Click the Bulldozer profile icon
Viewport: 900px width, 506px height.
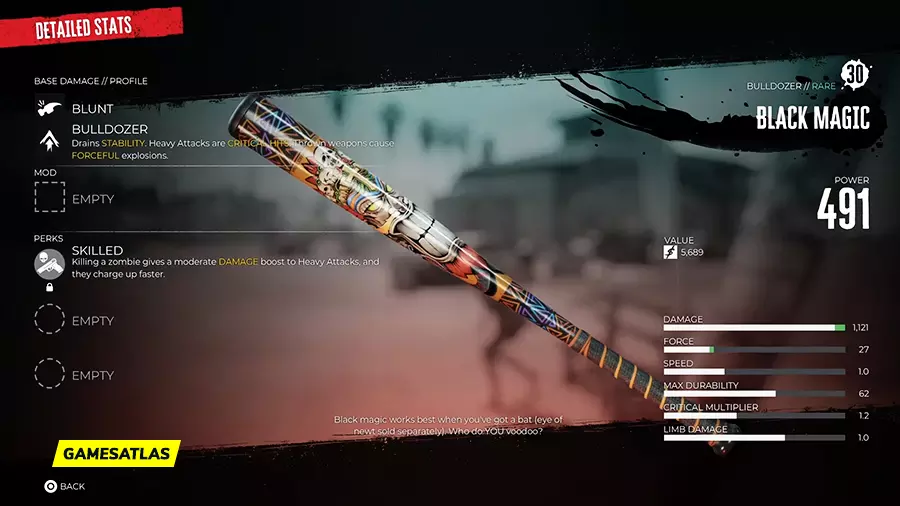pos(49,142)
